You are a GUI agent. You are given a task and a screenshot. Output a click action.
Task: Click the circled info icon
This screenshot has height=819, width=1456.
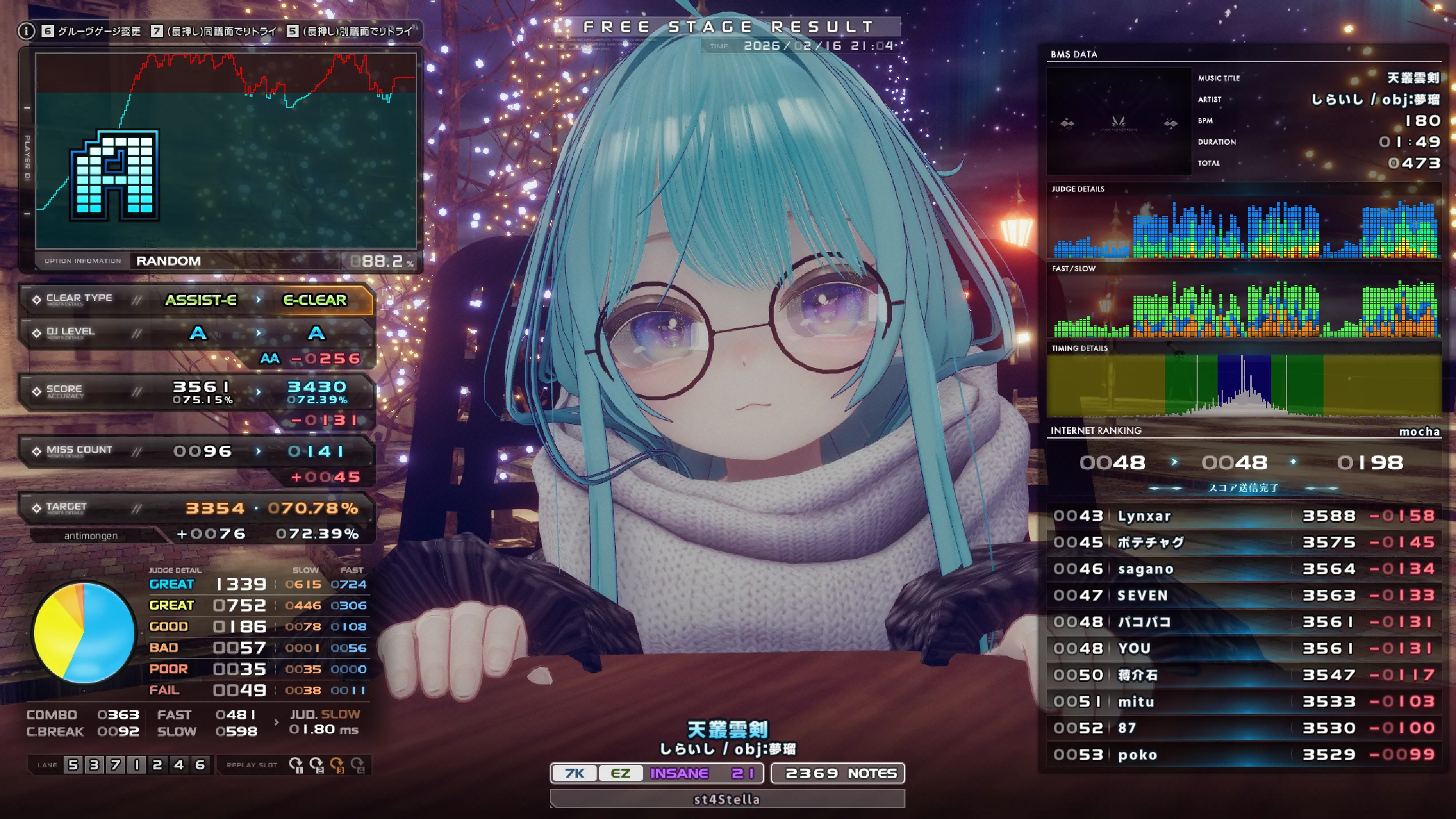[x=26, y=31]
